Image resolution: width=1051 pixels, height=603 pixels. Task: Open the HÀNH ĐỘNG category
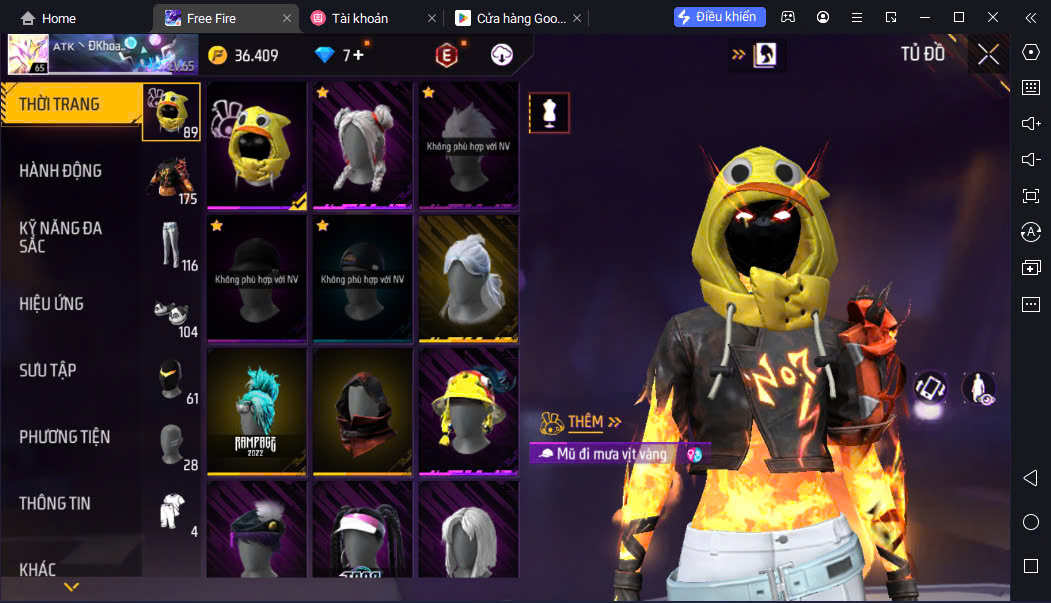pos(61,171)
